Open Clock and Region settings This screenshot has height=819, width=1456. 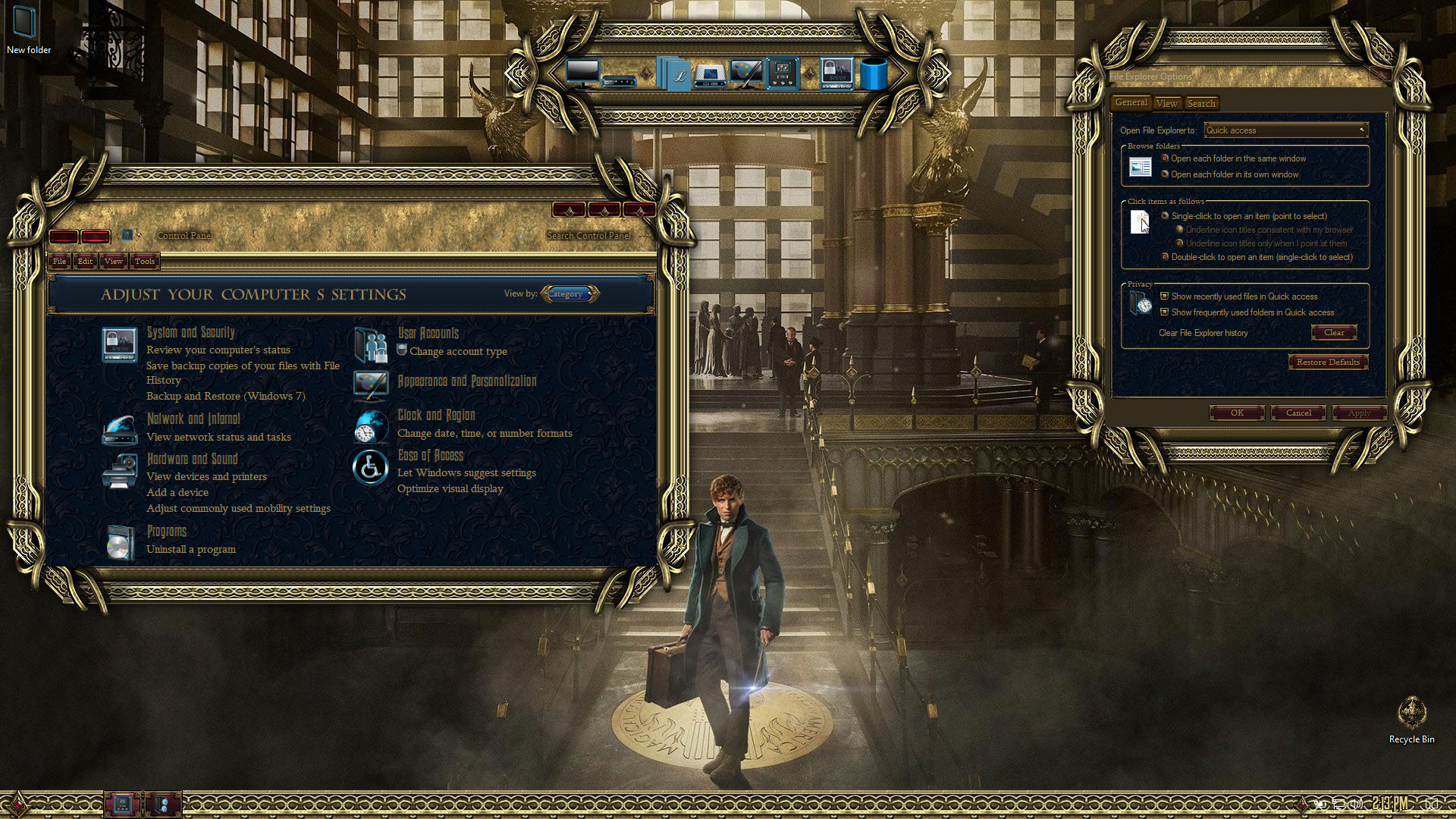437,415
